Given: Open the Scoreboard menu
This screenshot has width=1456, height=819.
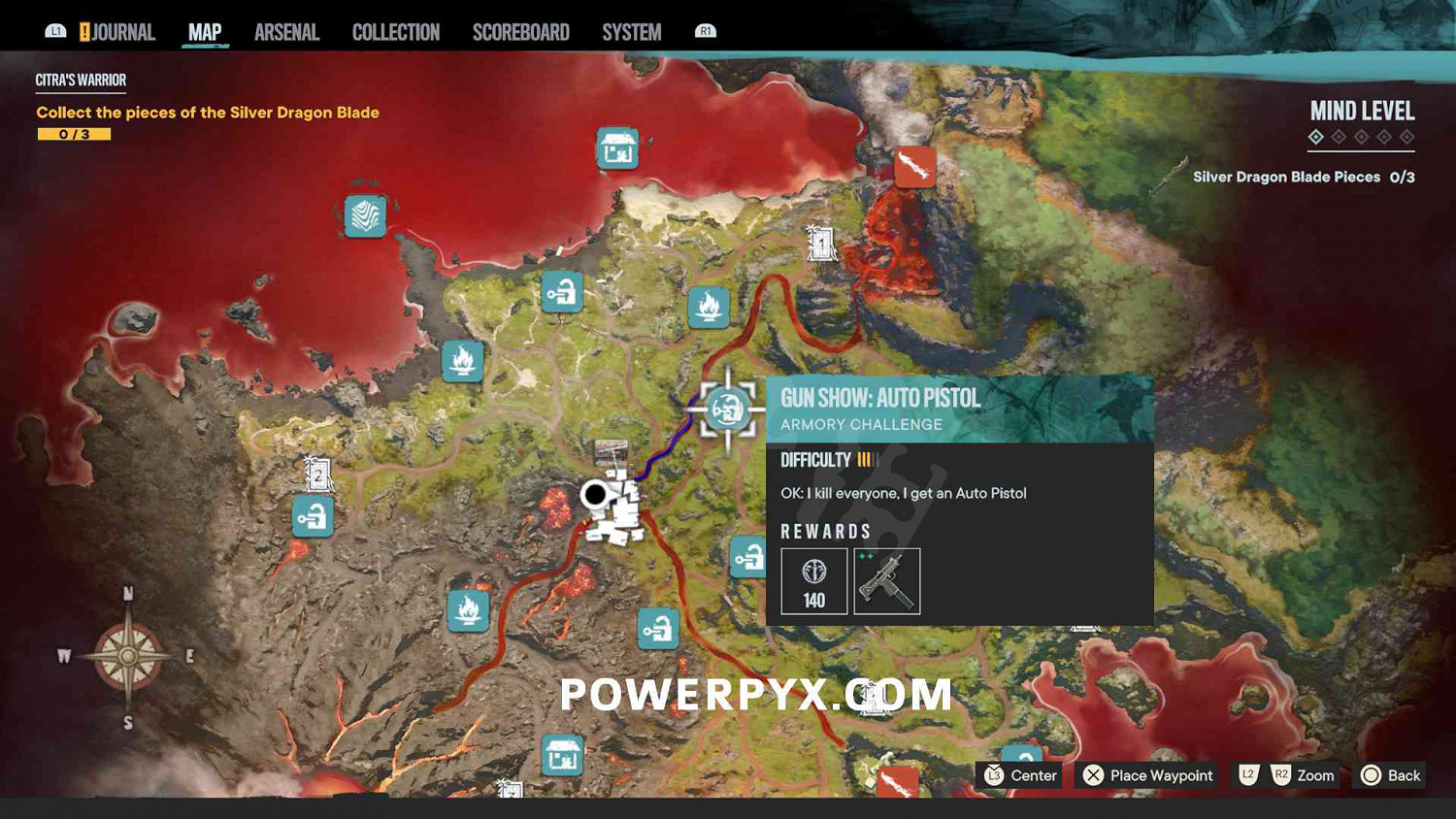Looking at the screenshot, I should 520,31.
